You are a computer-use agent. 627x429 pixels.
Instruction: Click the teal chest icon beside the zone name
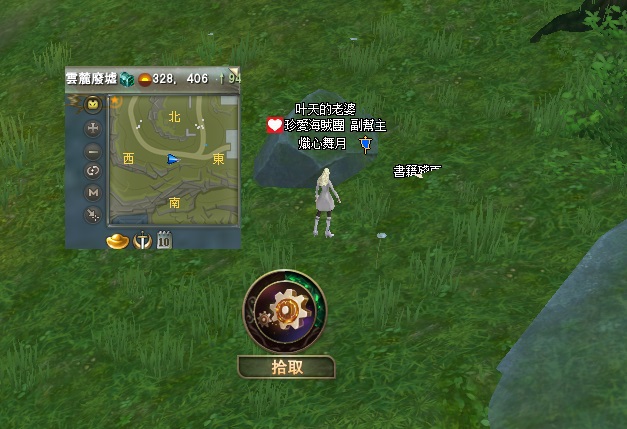point(127,78)
